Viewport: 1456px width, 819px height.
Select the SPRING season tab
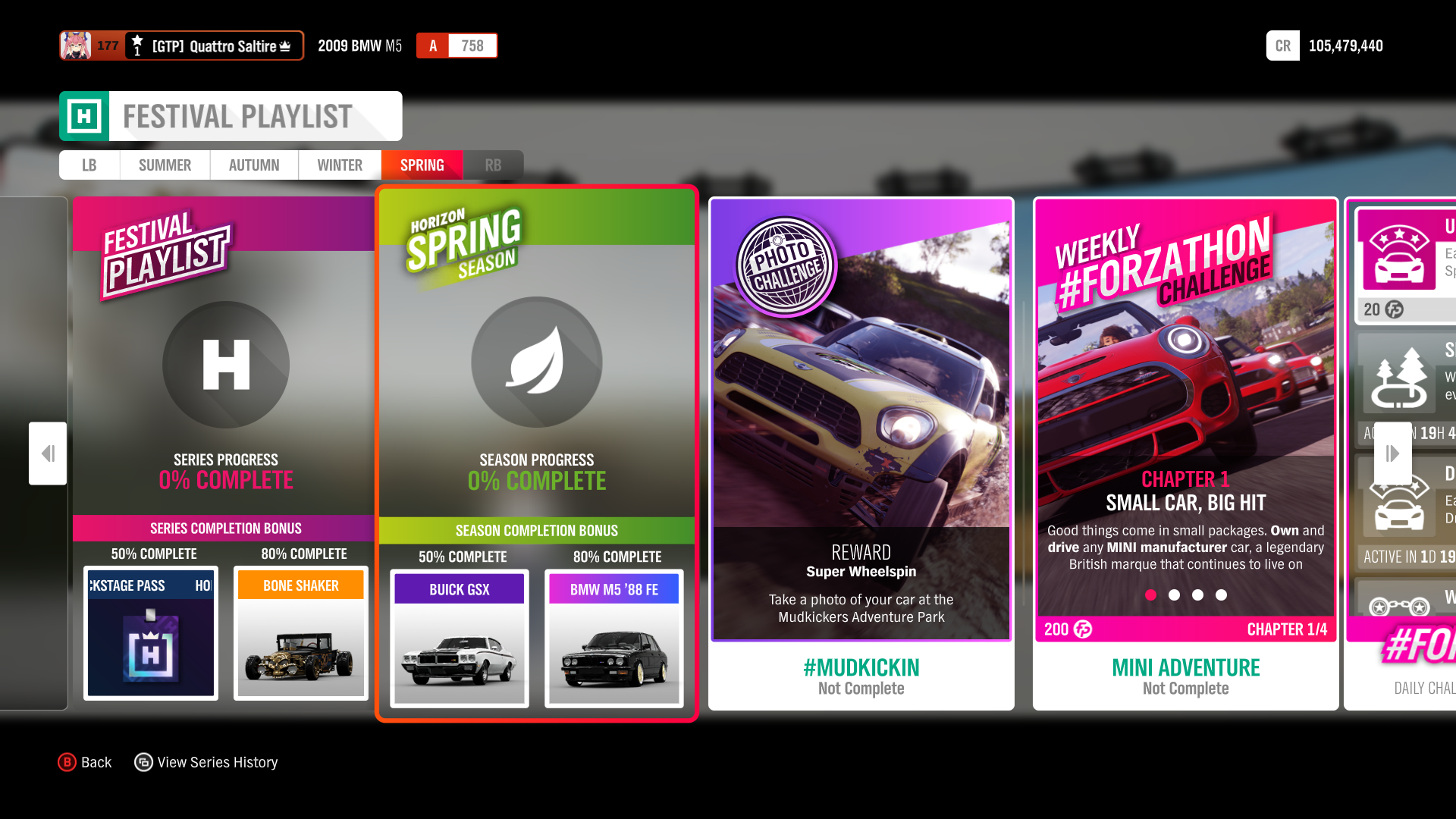point(422,165)
